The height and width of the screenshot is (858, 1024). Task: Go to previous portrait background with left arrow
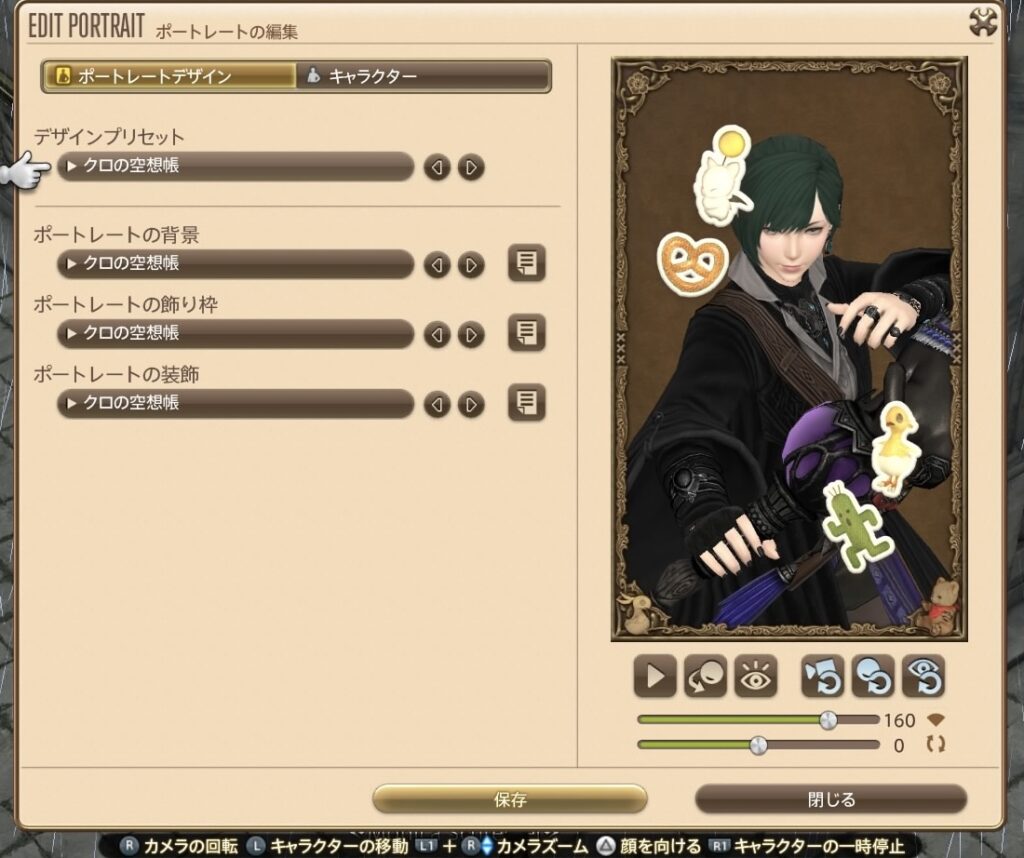tap(437, 264)
